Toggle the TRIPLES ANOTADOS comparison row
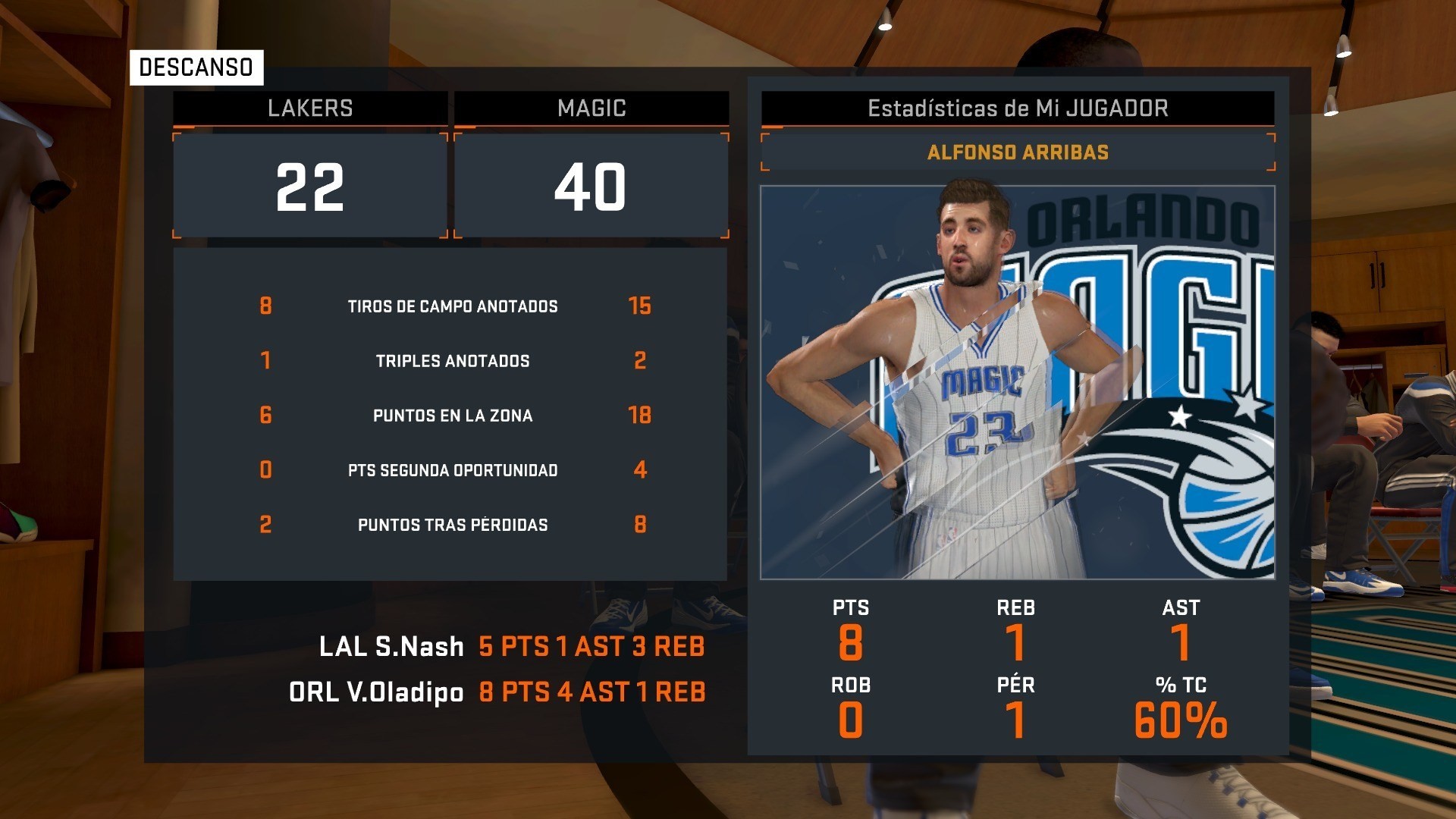The height and width of the screenshot is (819, 1456). [x=453, y=361]
